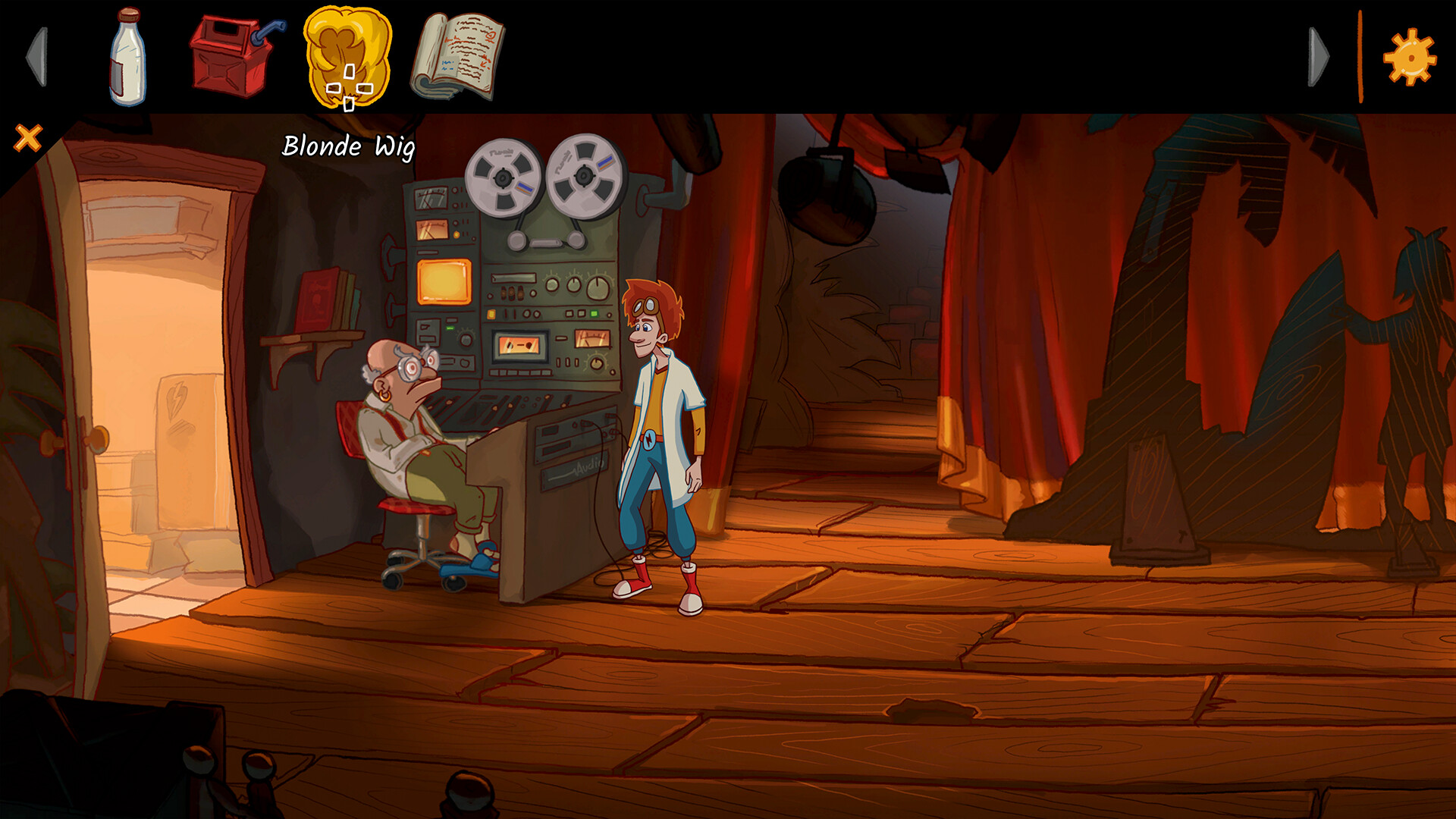The image size is (1456, 819).
Task: Pick the Blonde Wig inventory item
Action: click(x=347, y=59)
